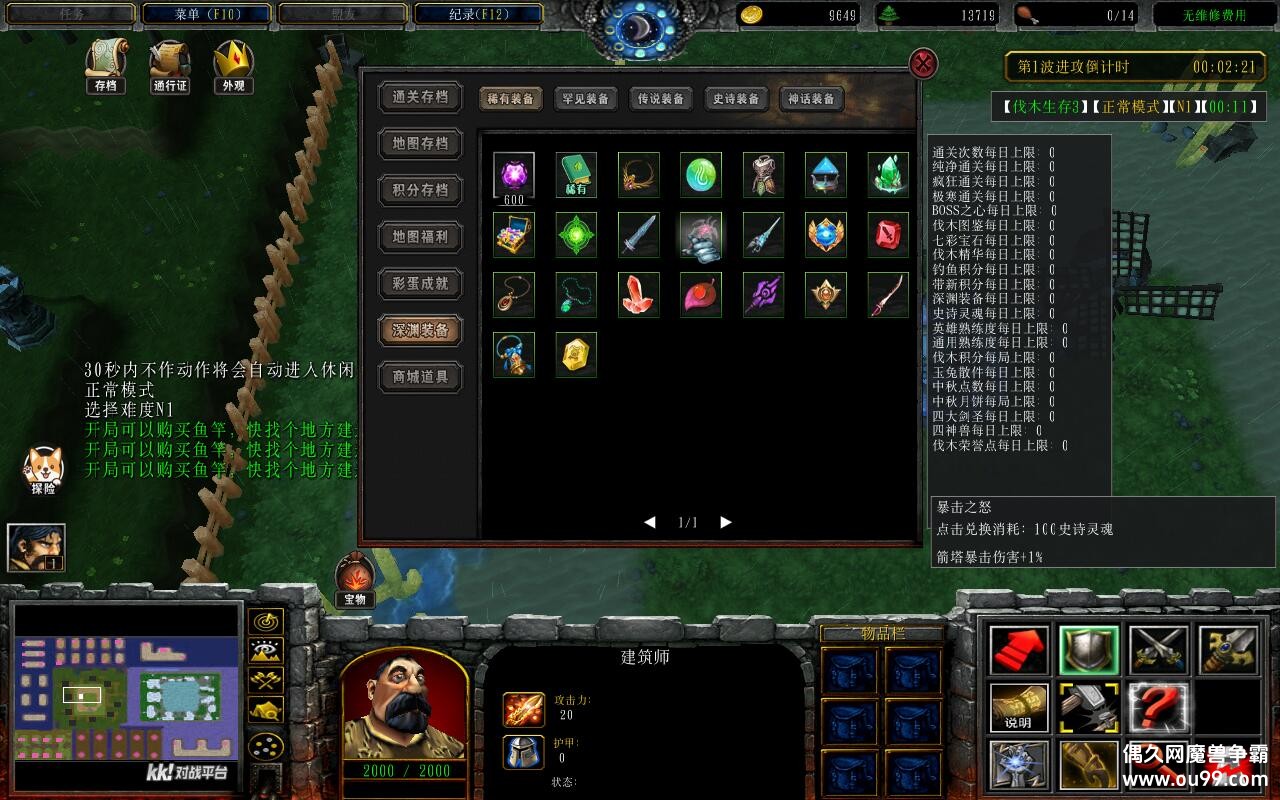Choose the 地图福利 menu entry
Screen dimensions: 1280x800
pos(420,237)
